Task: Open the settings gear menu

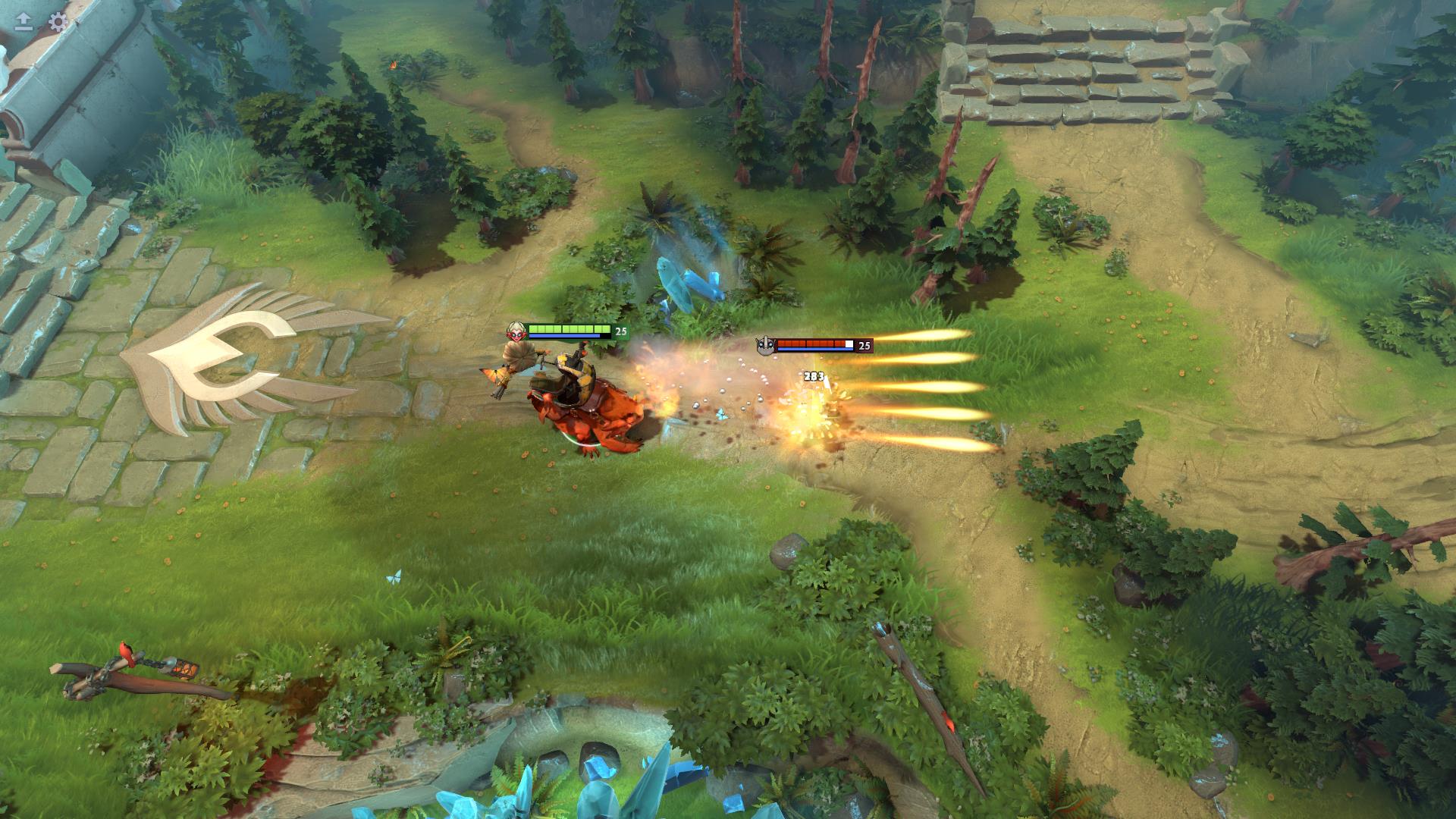Action: pos(58,21)
